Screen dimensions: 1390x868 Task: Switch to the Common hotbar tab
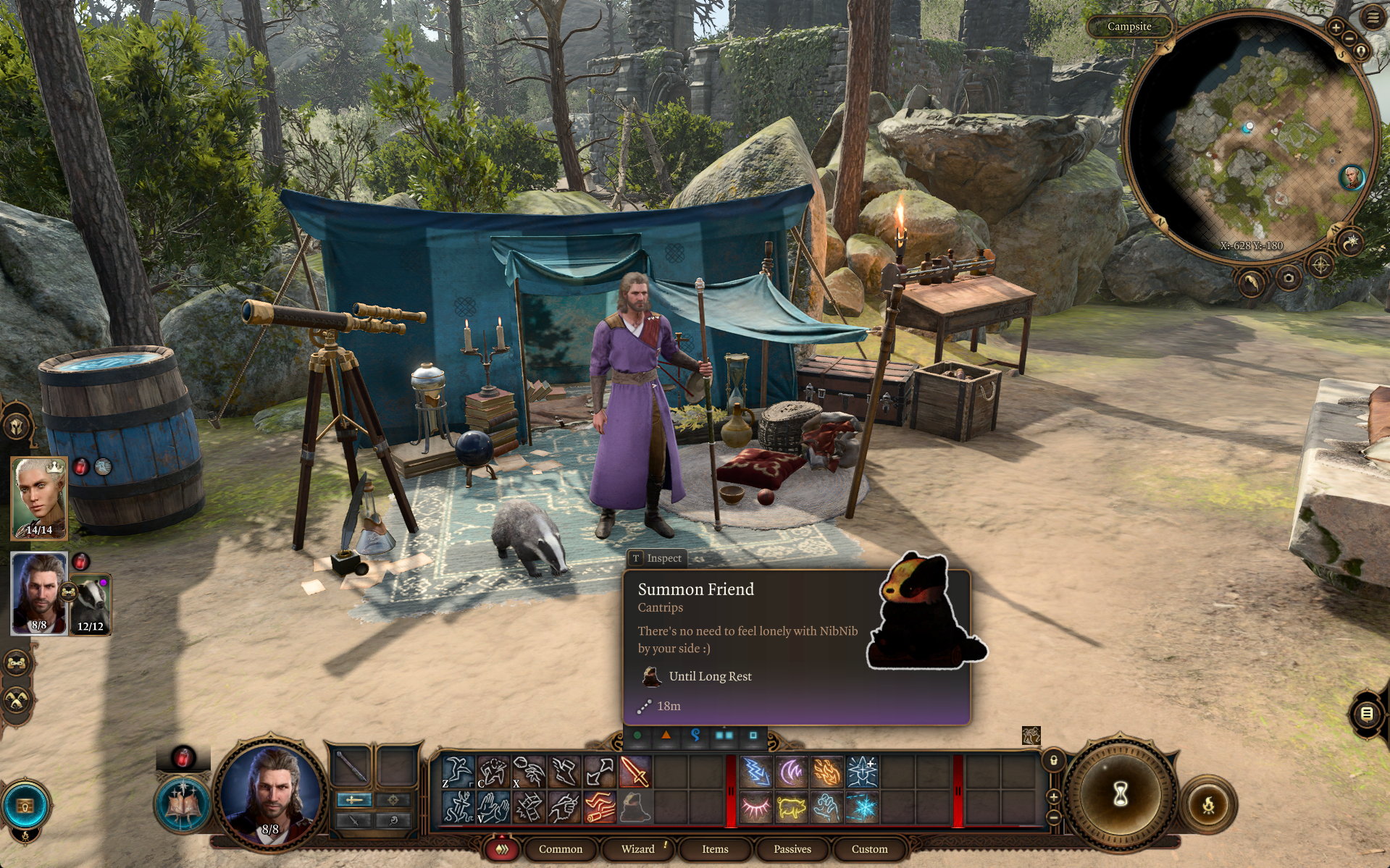pos(560,849)
